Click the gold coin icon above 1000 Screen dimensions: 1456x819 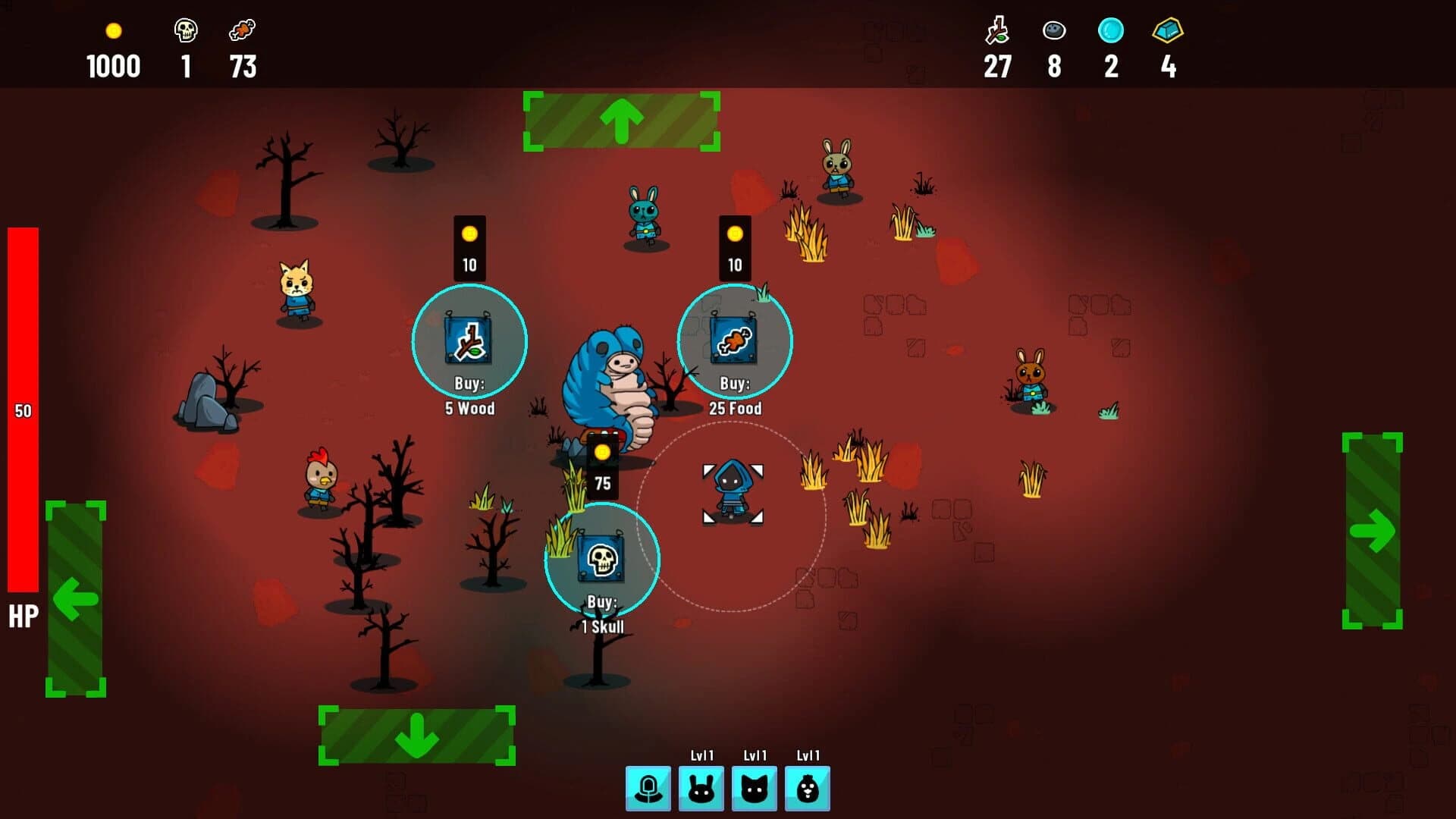114,32
